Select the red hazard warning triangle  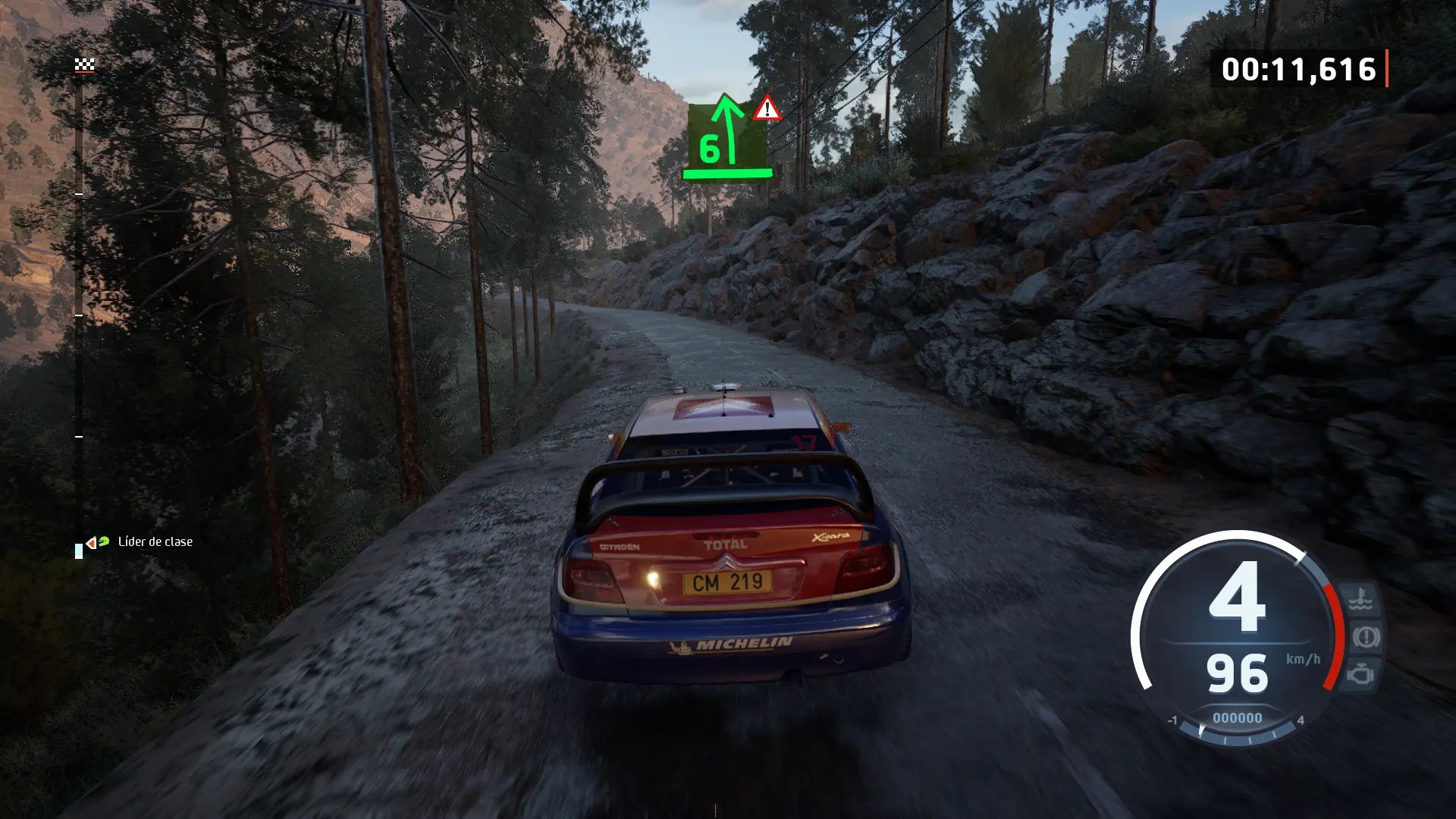click(767, 109)
